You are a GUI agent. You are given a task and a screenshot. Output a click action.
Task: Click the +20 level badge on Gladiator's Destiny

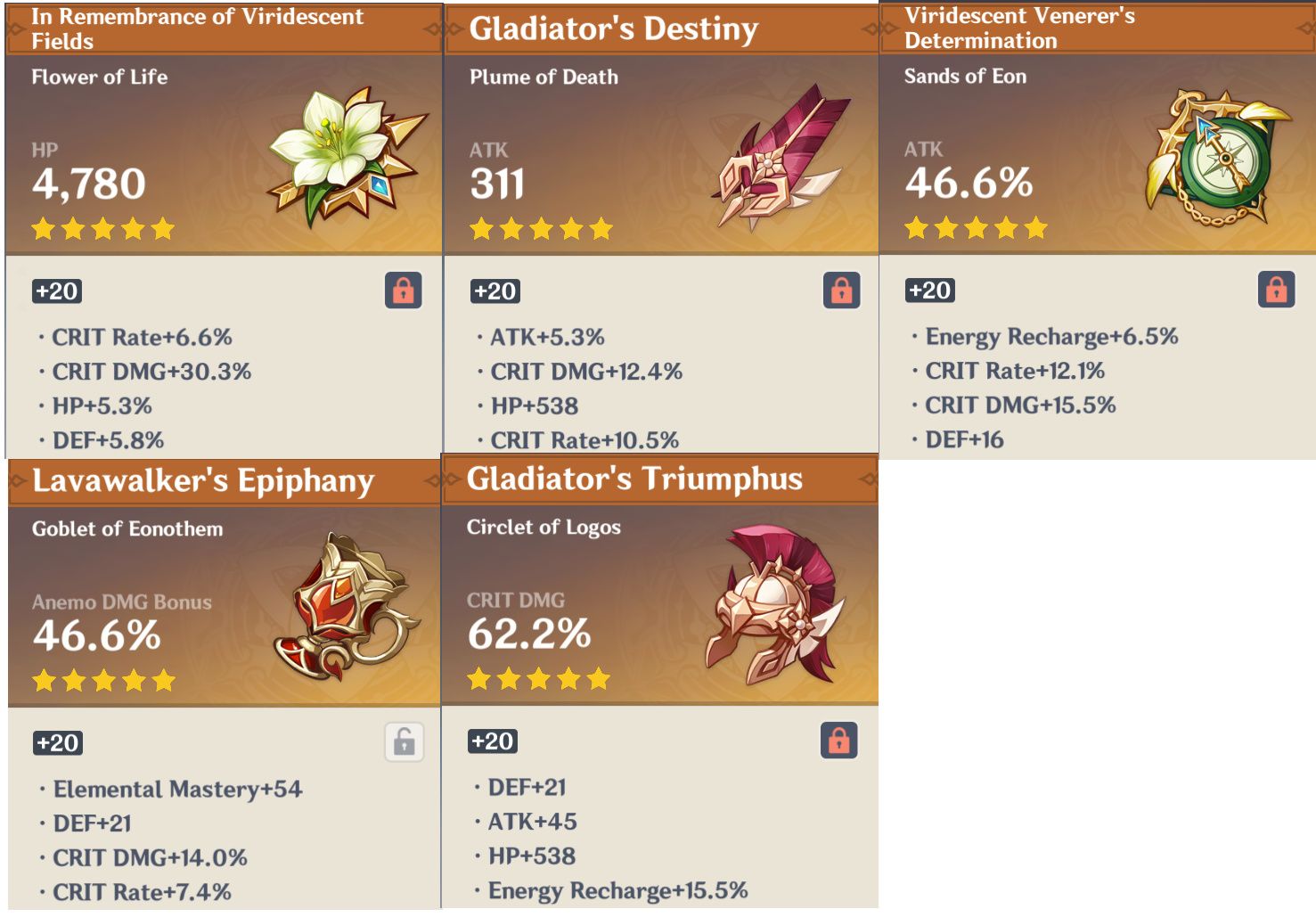click(495, 291)
